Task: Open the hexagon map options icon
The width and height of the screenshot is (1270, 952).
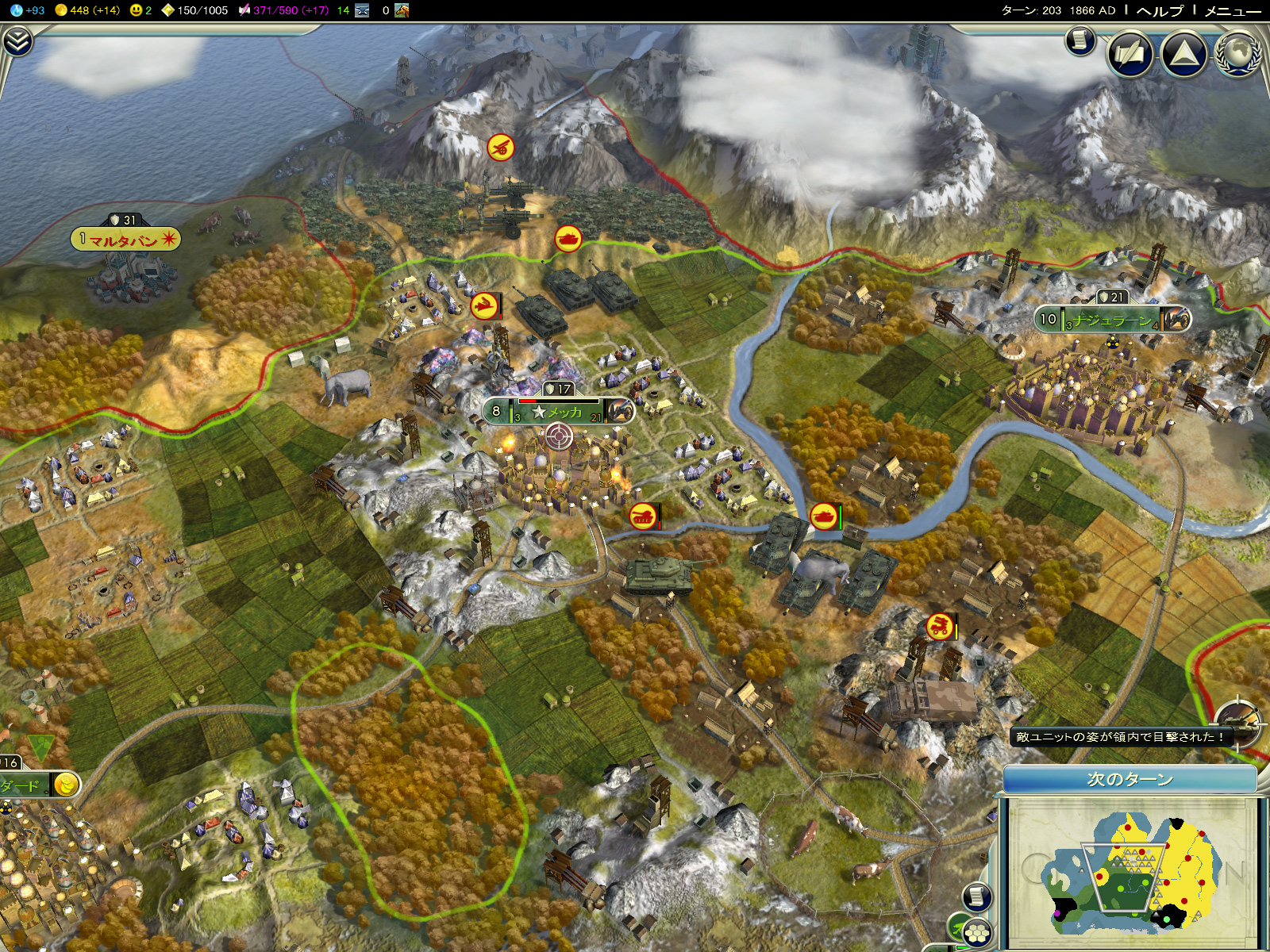Action: (x=978, y=933)
